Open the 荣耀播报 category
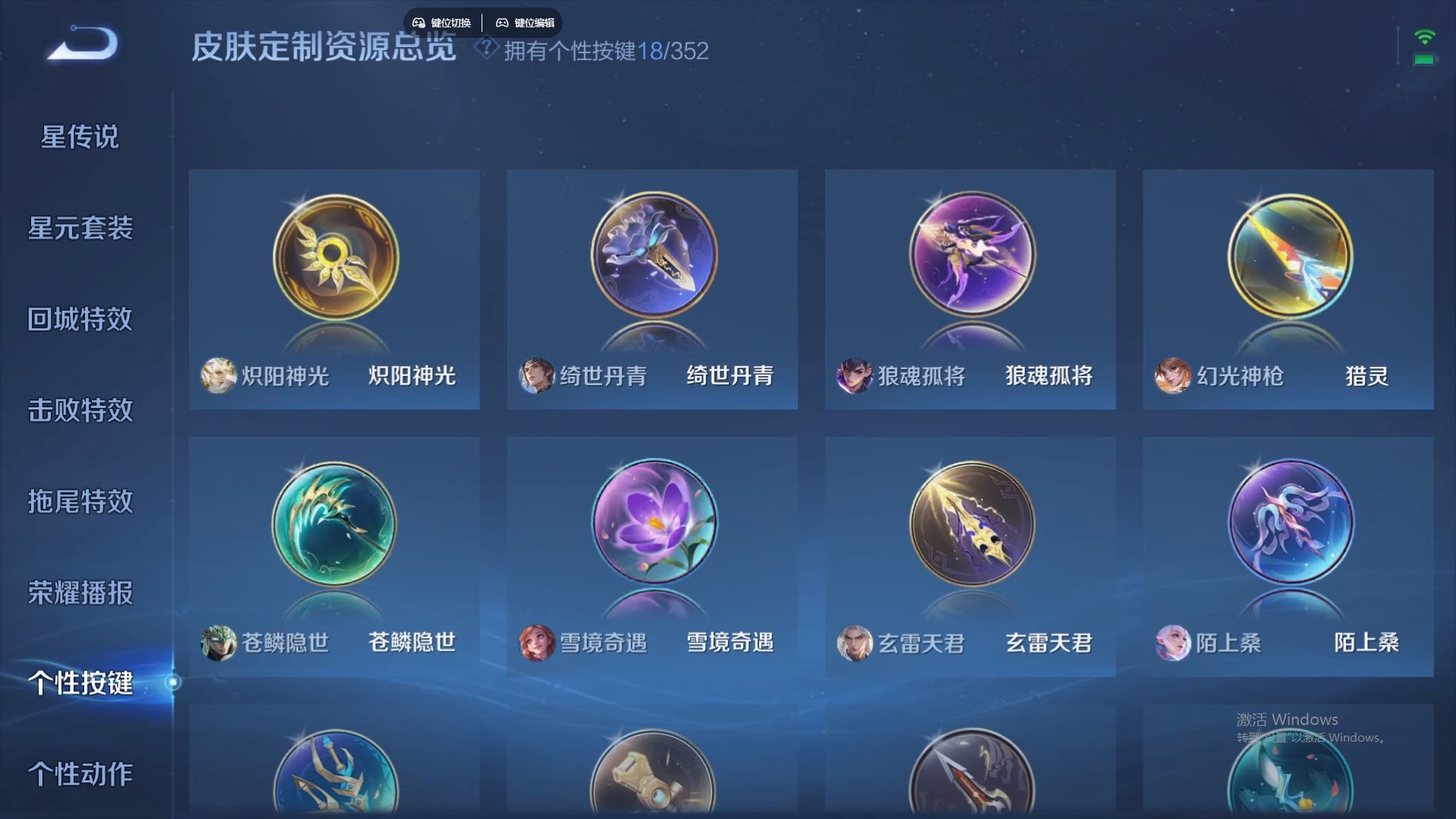1456x819 pixels. tap(80, 595)
